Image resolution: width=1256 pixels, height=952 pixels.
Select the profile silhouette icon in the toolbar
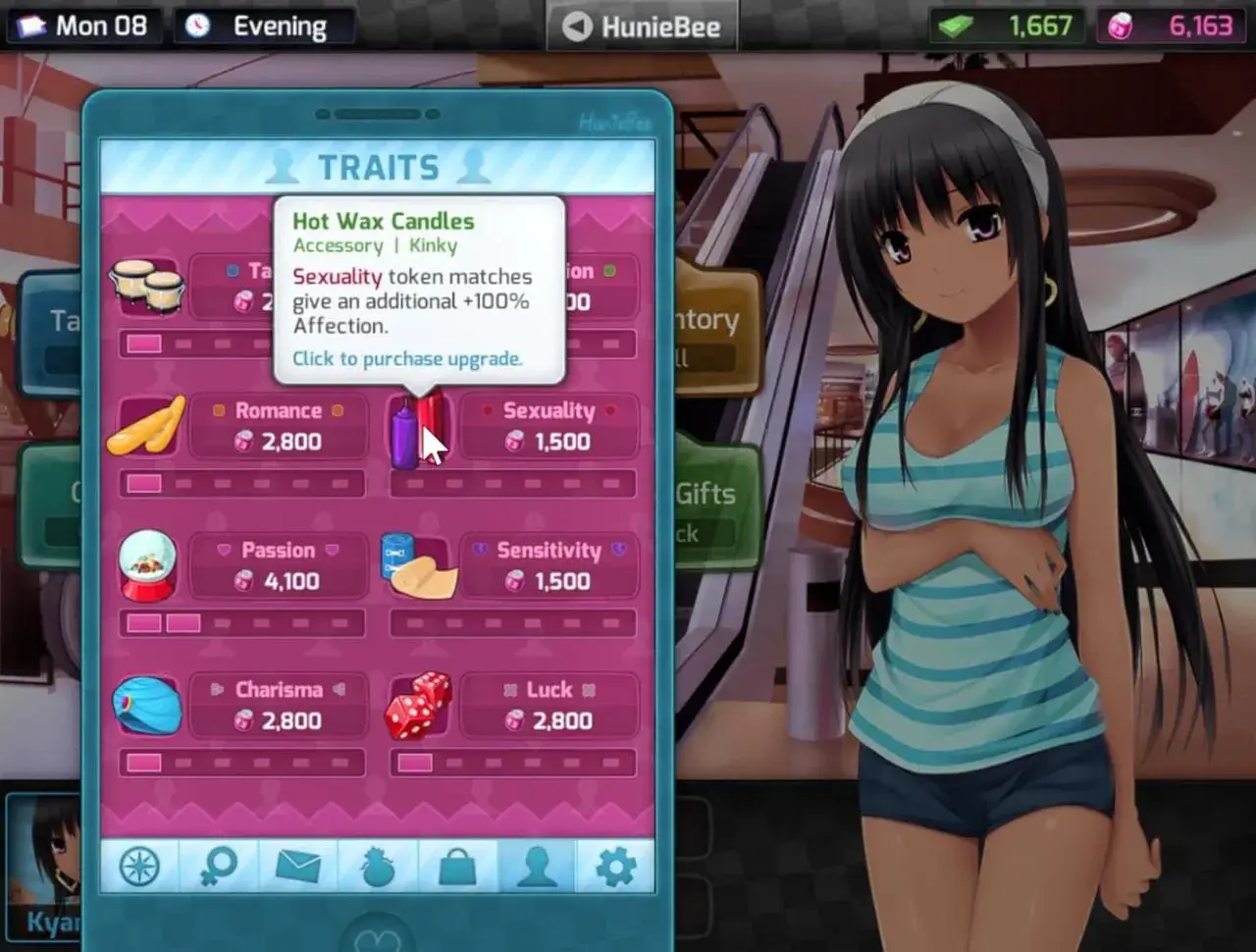[536, 868]
